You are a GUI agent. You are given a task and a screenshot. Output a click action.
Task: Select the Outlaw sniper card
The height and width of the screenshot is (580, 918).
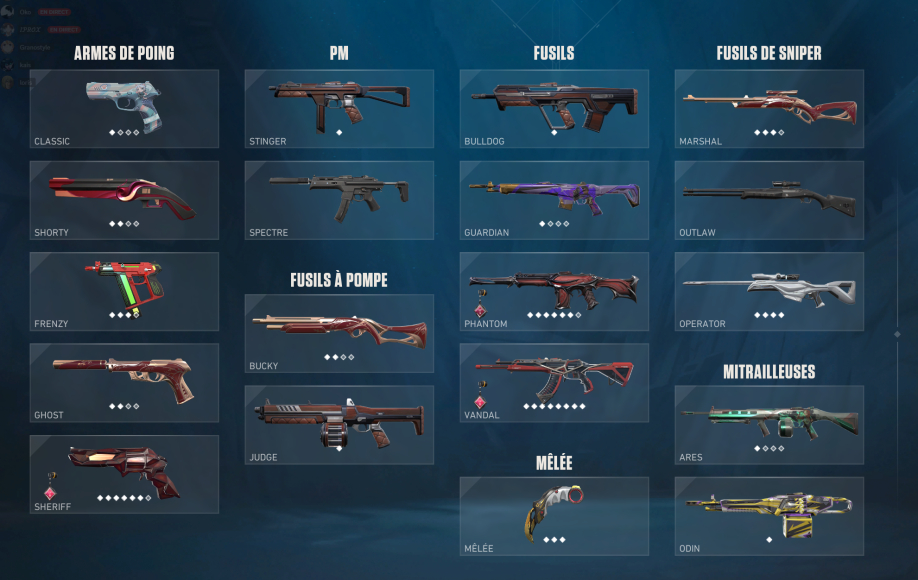(769, 200)
